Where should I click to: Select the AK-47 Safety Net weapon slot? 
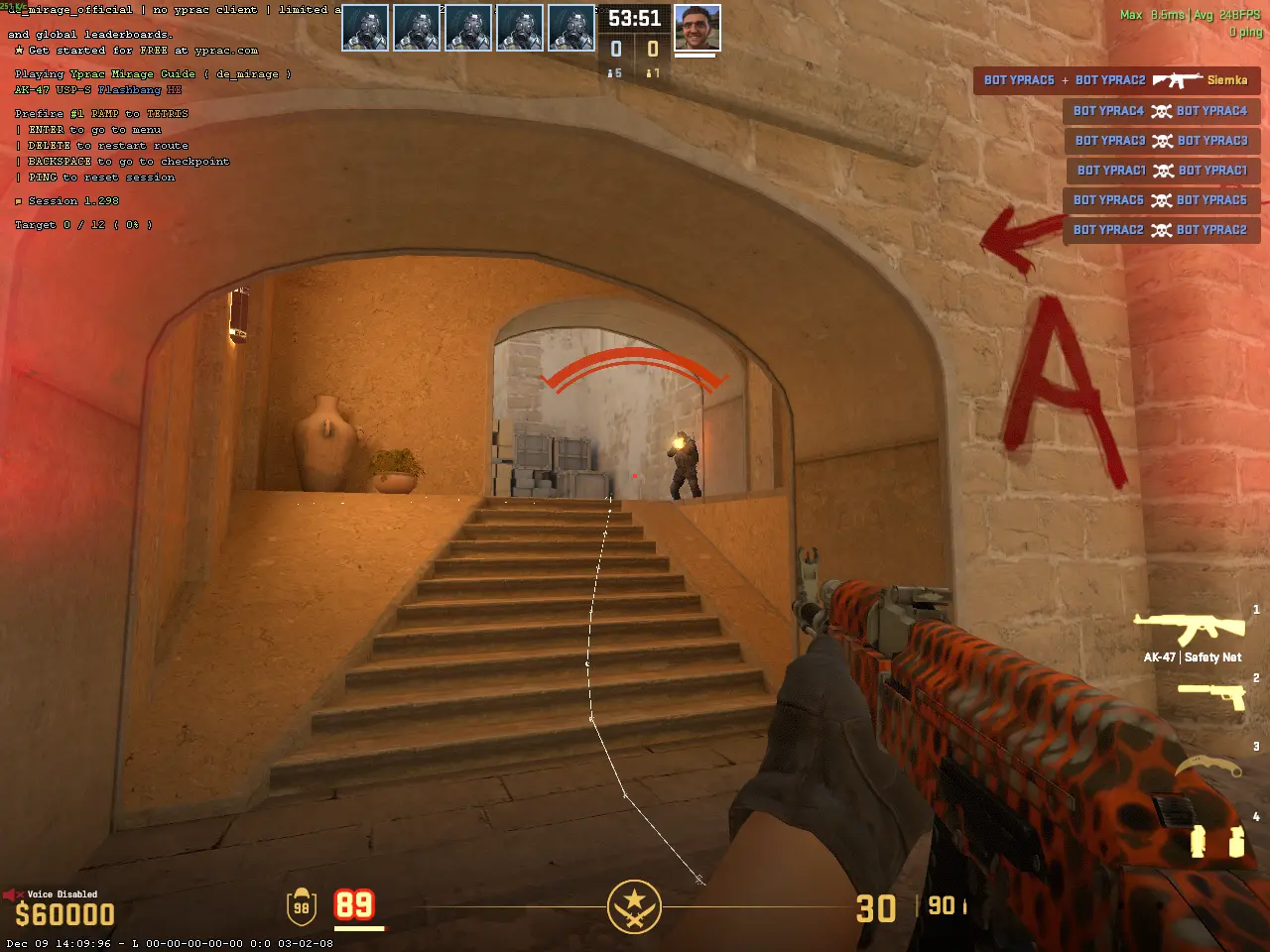pyautogui.click(x=1189, y=629)
